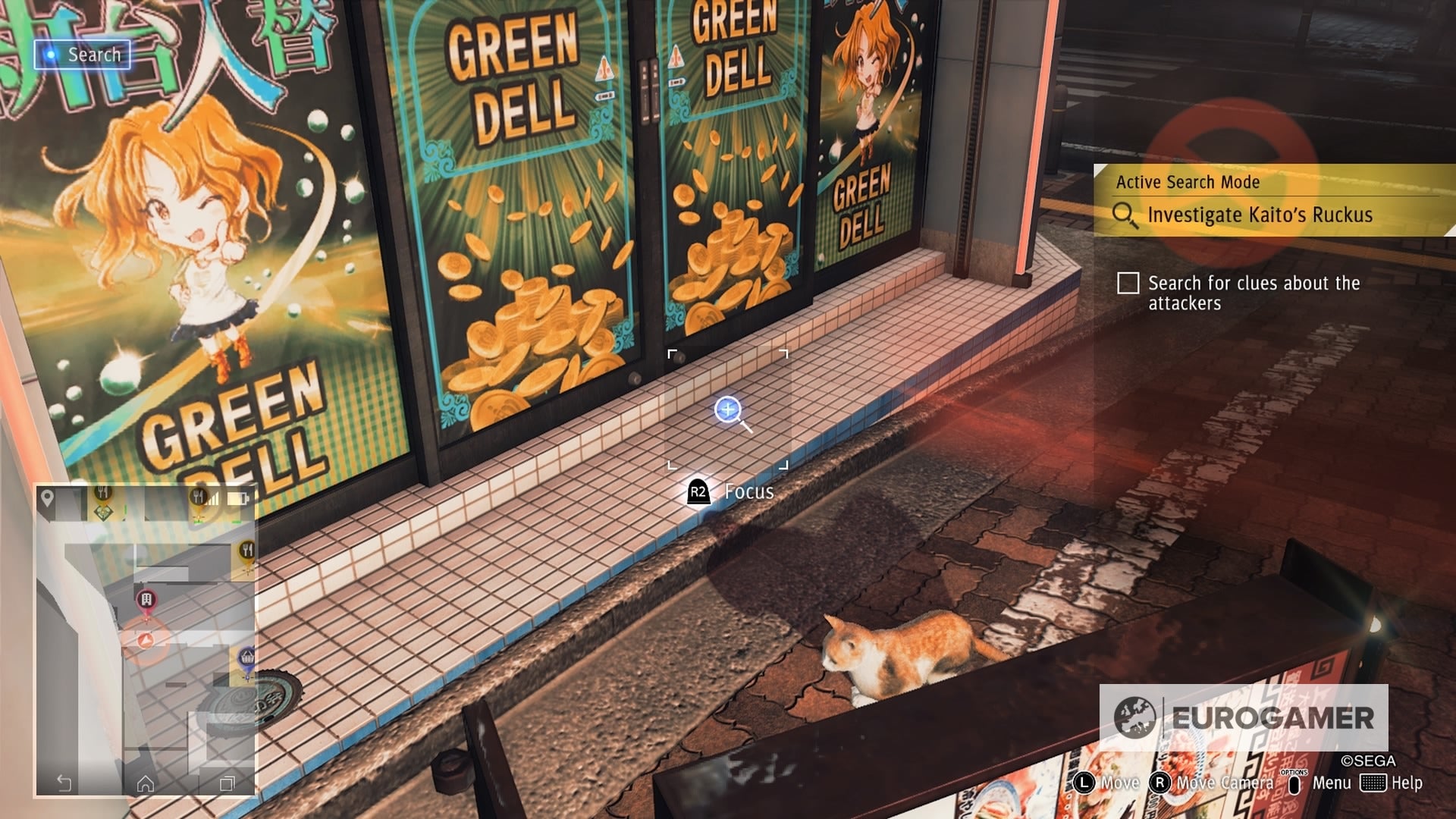The image size is (1456, 819).
Task: Select the red building marker on the minimap
Action: pyautogui.click(x=148, y=599)
